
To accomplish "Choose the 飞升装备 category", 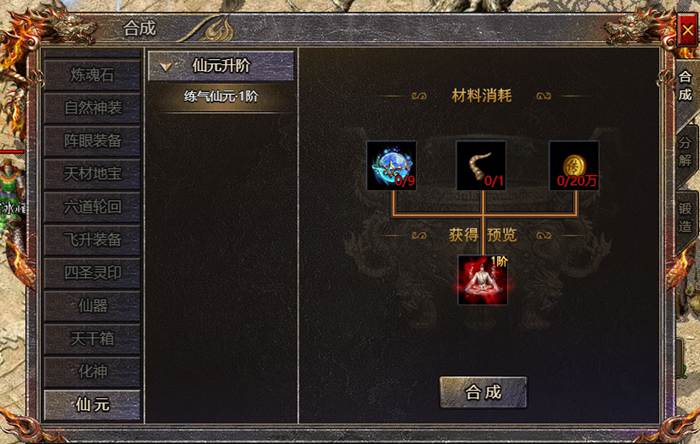I will tap(93, 239).
